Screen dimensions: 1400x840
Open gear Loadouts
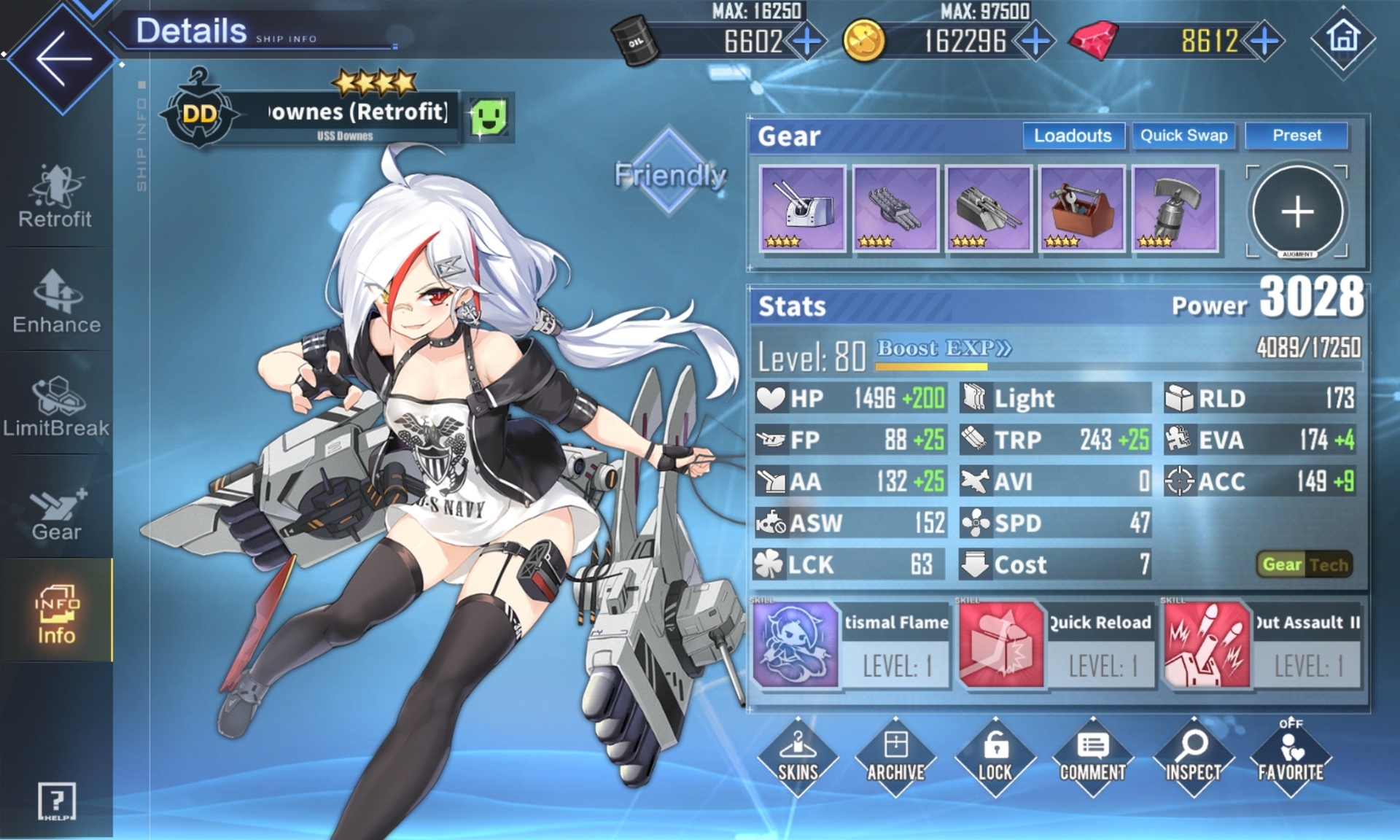[x=1072, y=136]
